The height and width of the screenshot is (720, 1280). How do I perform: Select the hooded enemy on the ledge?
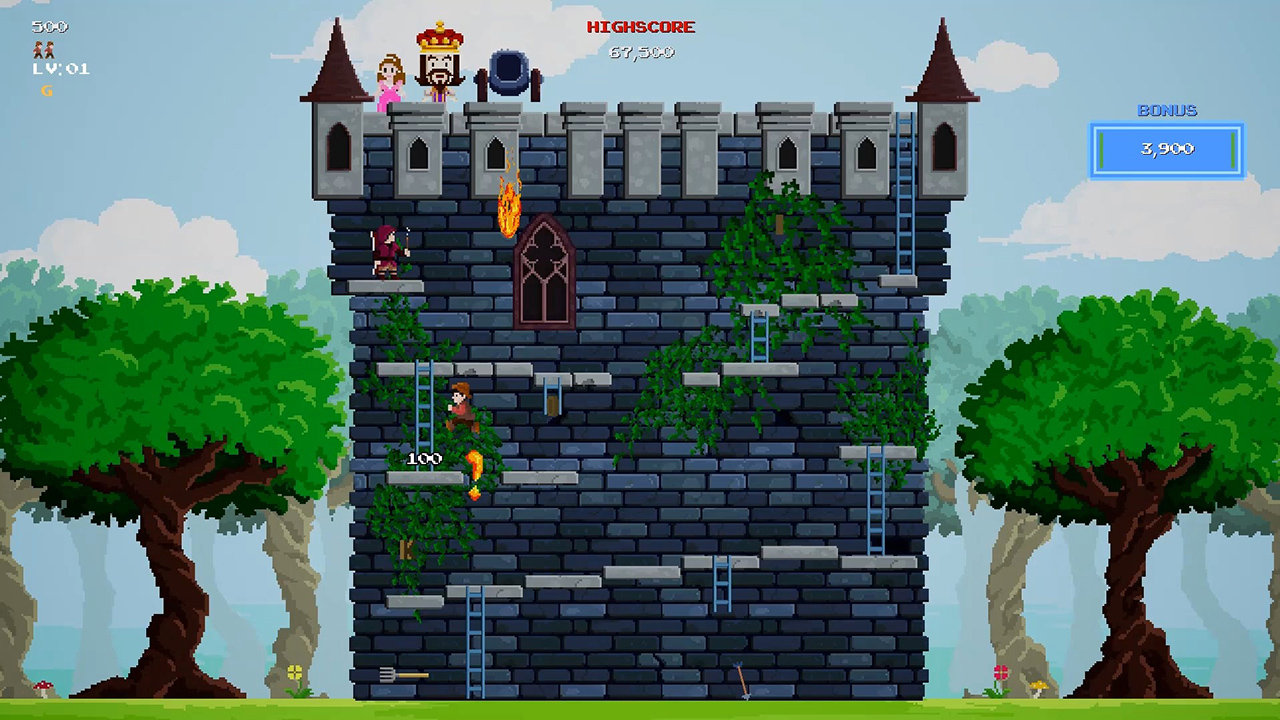coord(385,250)
